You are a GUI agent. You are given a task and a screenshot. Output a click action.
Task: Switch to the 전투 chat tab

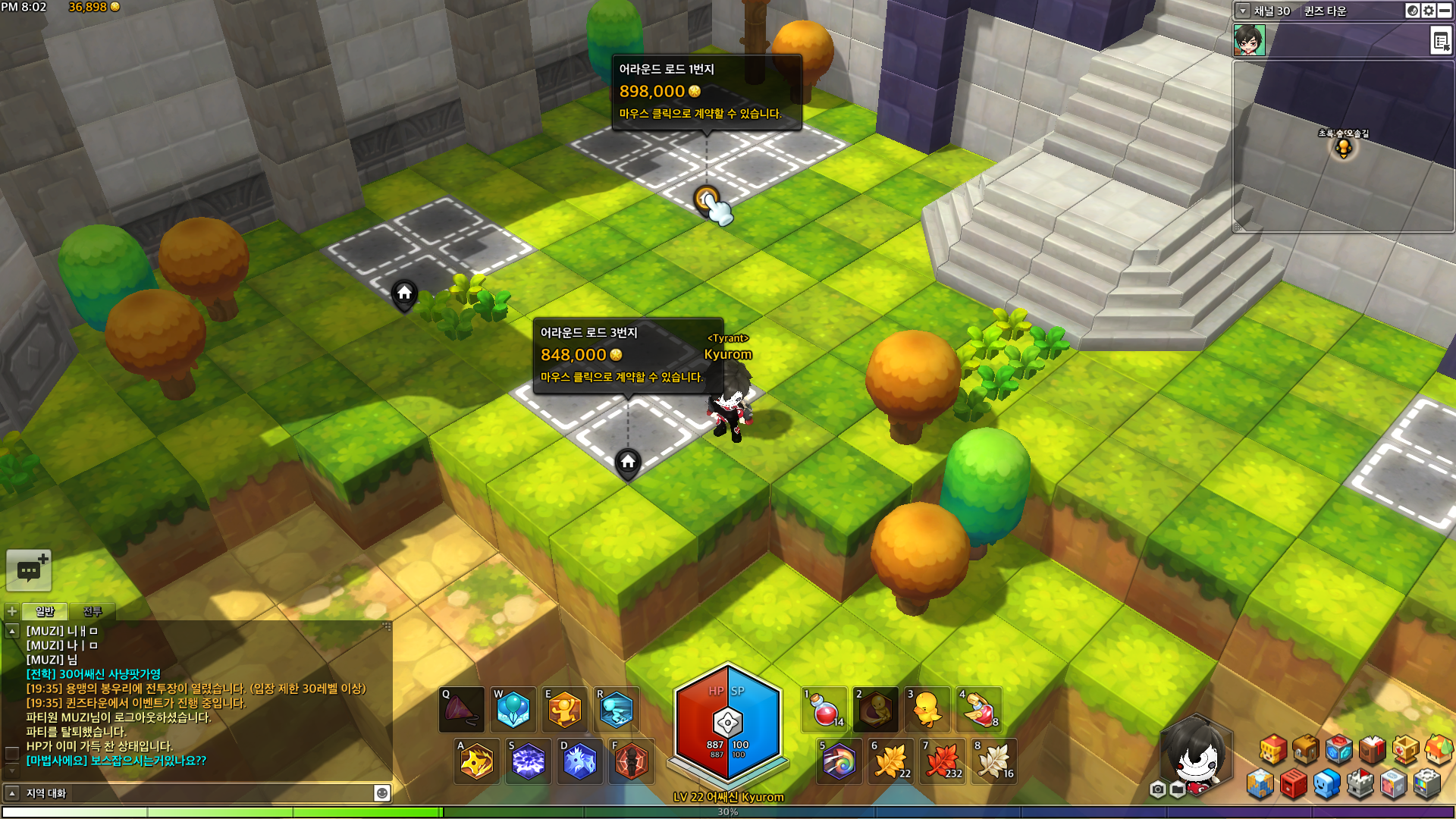click(93, 611)
